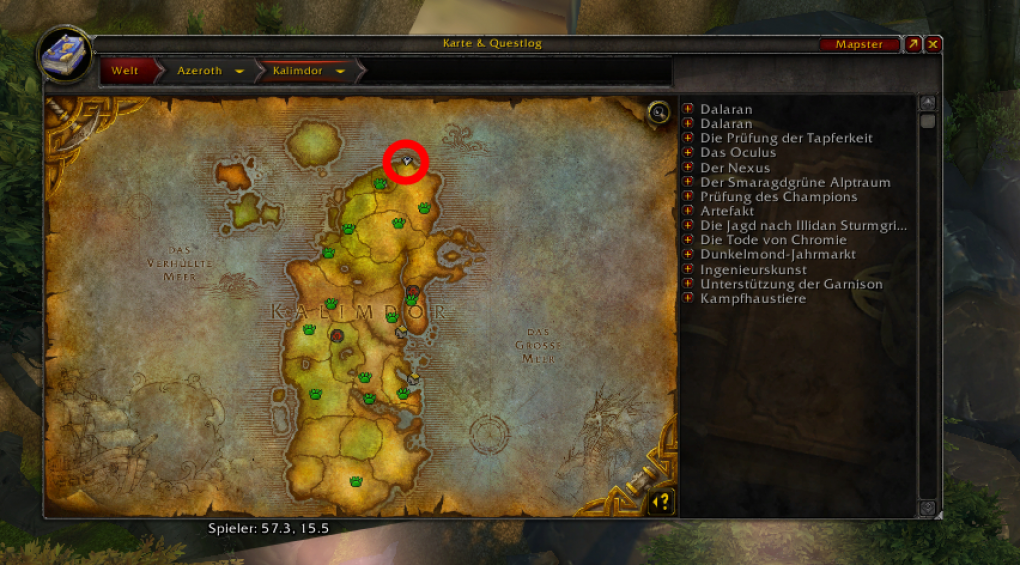Click the maximize map arrow button
The height and width of the screenshot is (565, 1020).
click(913, 45)
